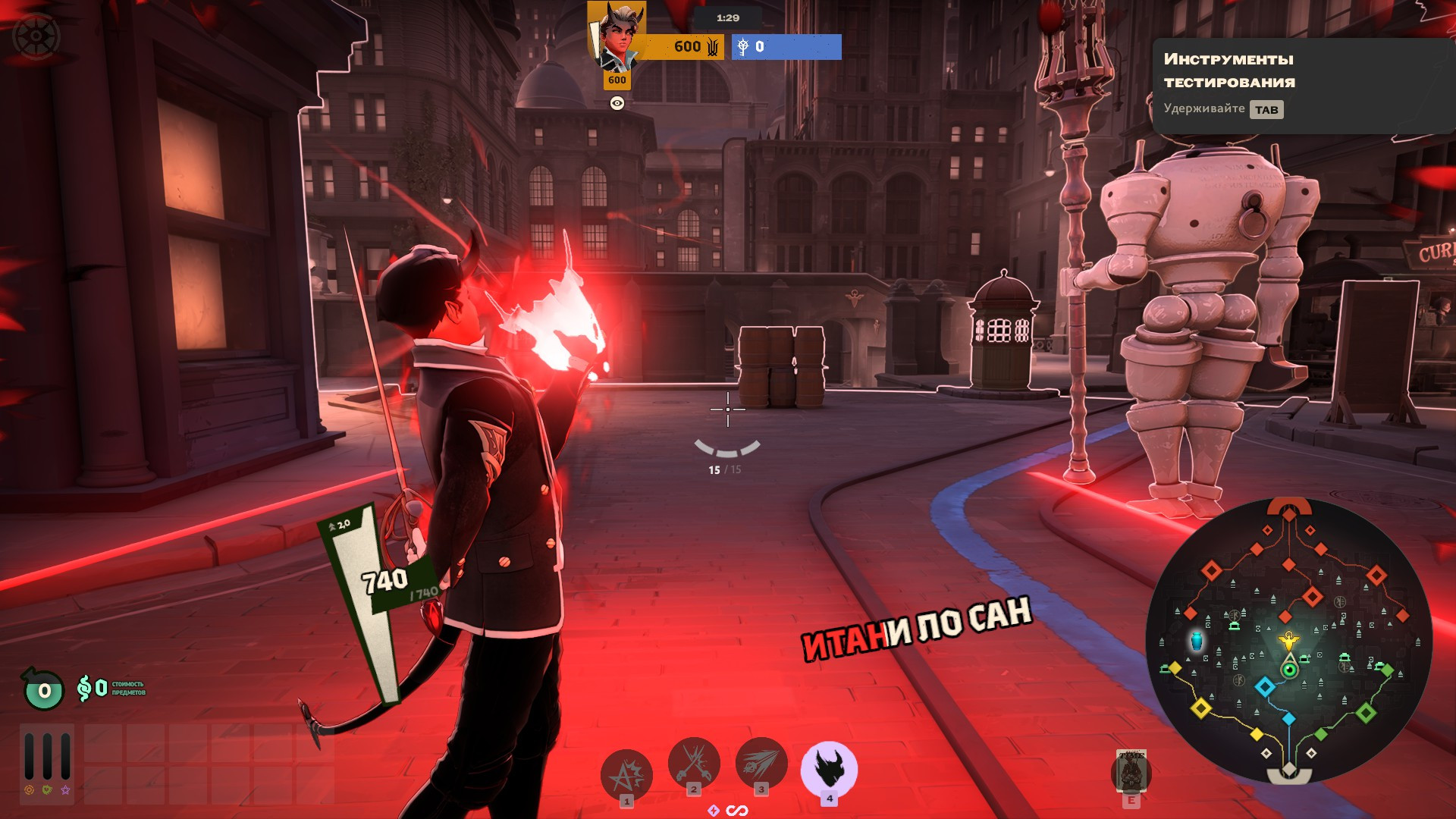Select the horned demon ultimate ability

pos(829,767)
